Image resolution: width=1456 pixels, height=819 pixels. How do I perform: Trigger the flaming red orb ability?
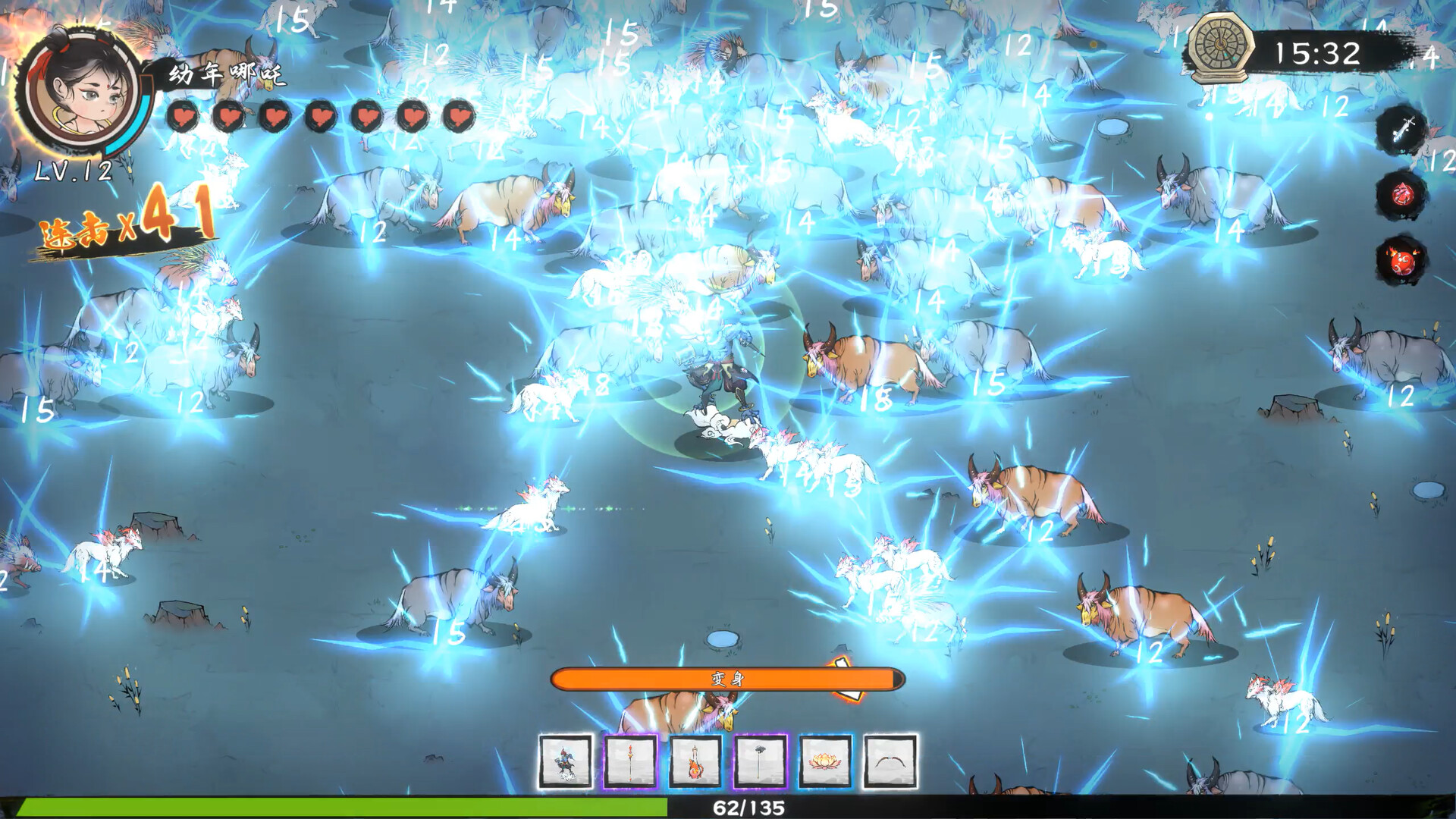click(1401, 261)
